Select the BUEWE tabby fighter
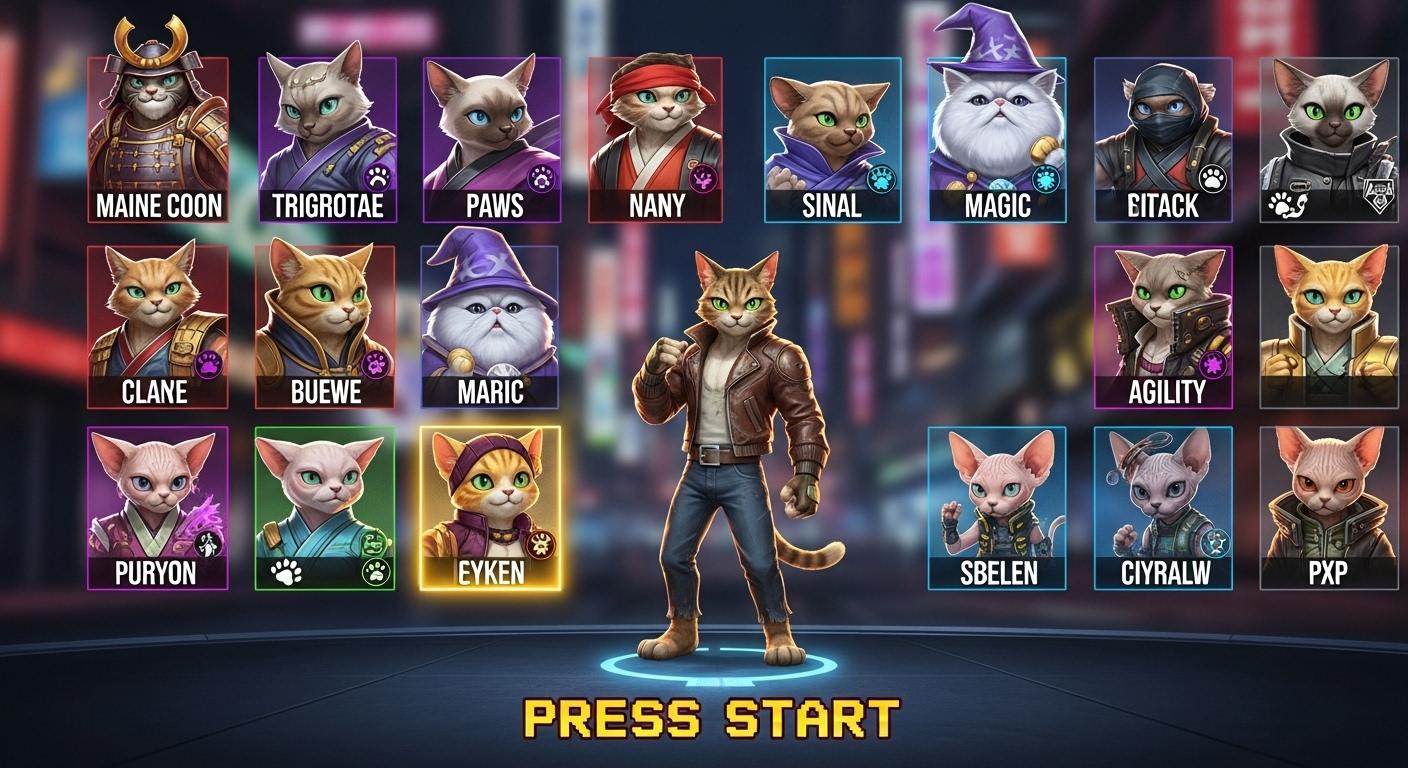This screenshot has width=1408, height=768. (325, 325)
